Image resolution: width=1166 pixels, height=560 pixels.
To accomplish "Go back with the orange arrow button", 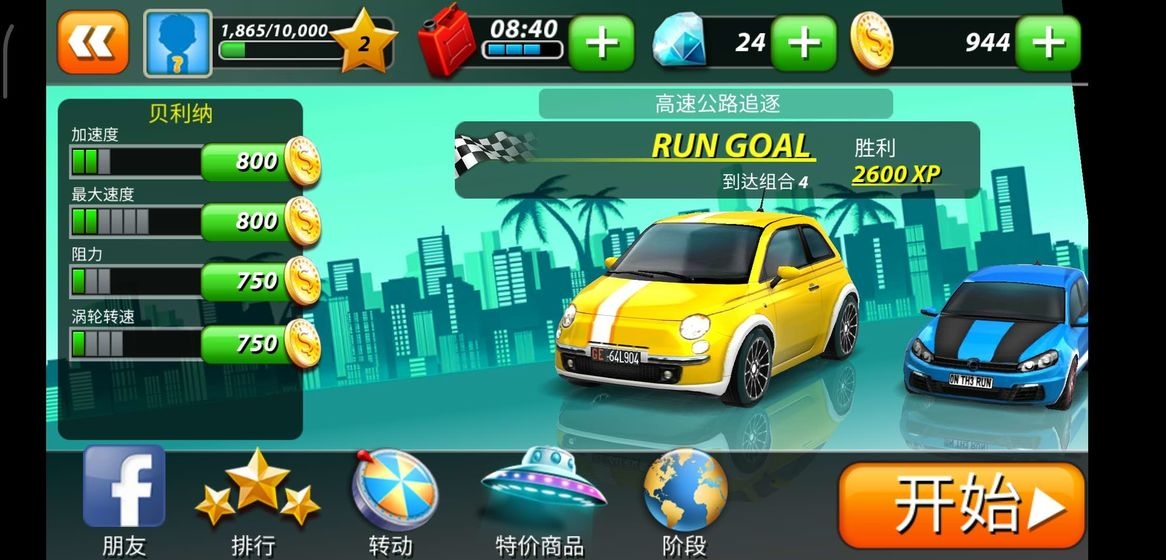I will tap(93, 42).
